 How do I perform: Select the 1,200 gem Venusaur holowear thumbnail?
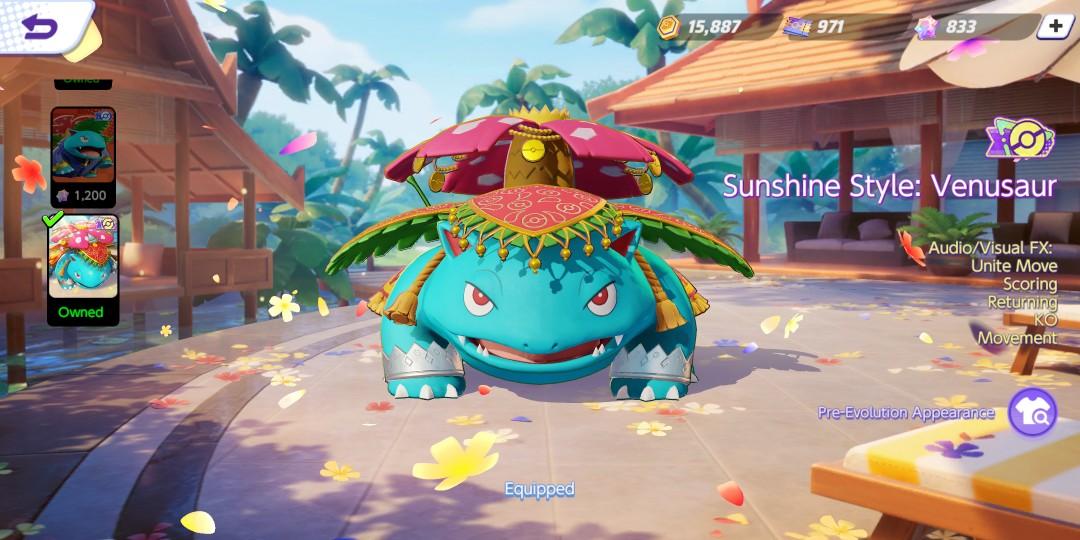83,156
